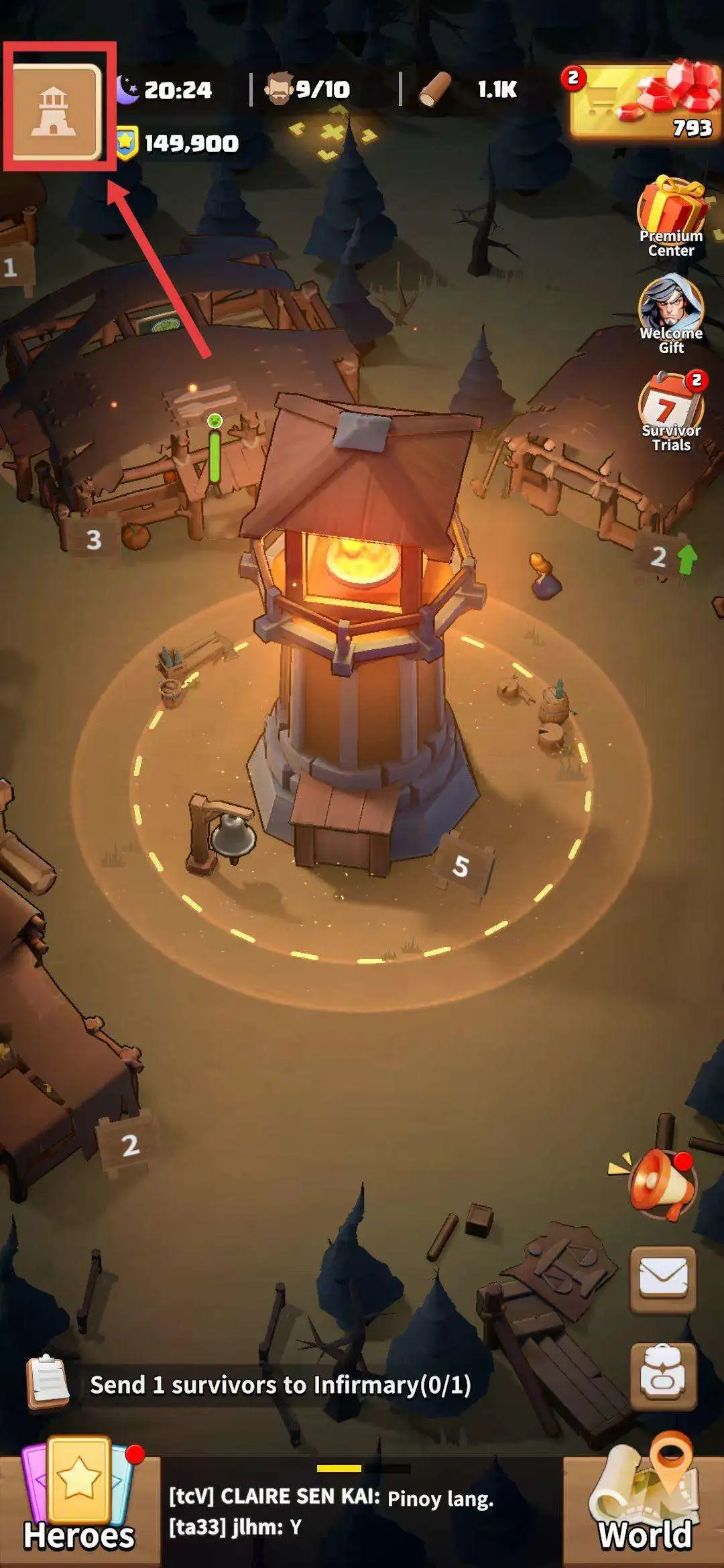Tap the wood resource icon
Image resolution: width=724 pixels, height=1568 pixels.
435,89
